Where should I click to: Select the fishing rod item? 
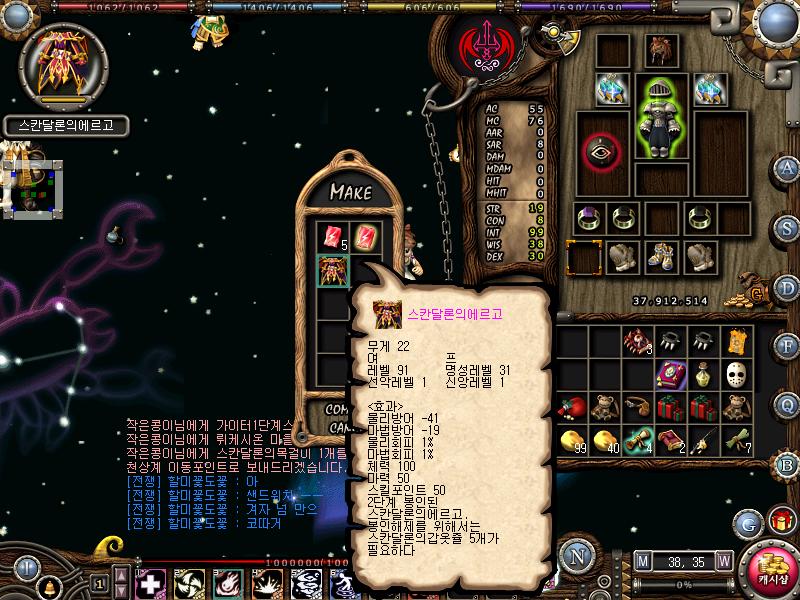tap(705, 440)
